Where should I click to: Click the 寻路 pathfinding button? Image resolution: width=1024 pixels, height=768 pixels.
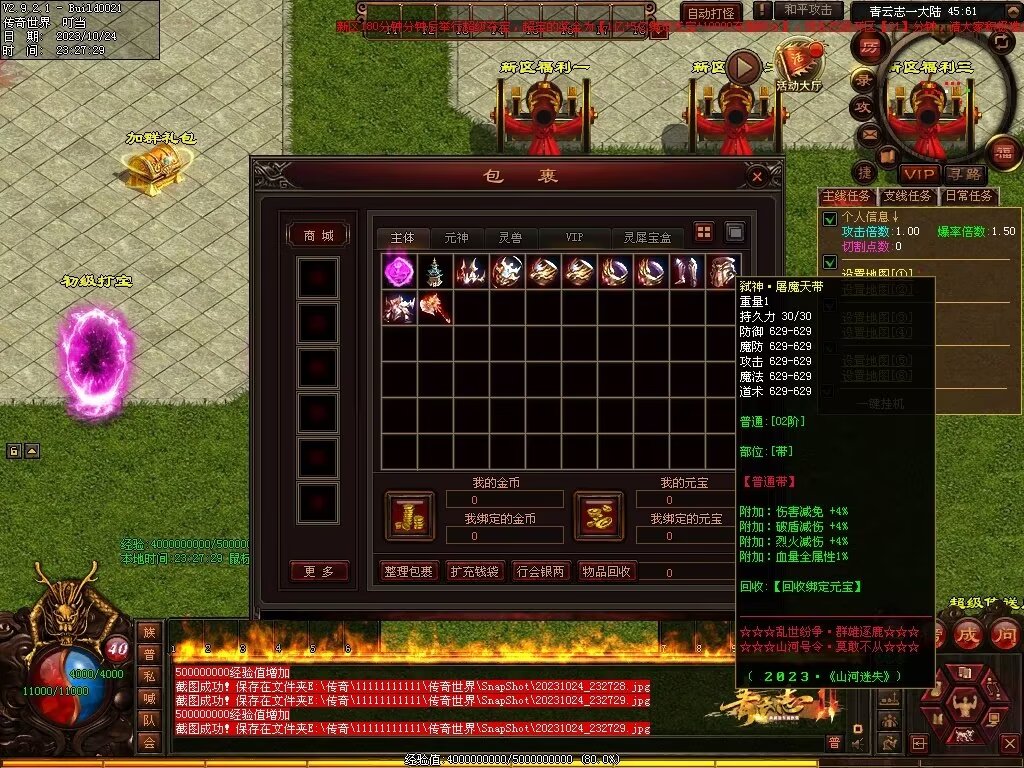pos(966,174)
